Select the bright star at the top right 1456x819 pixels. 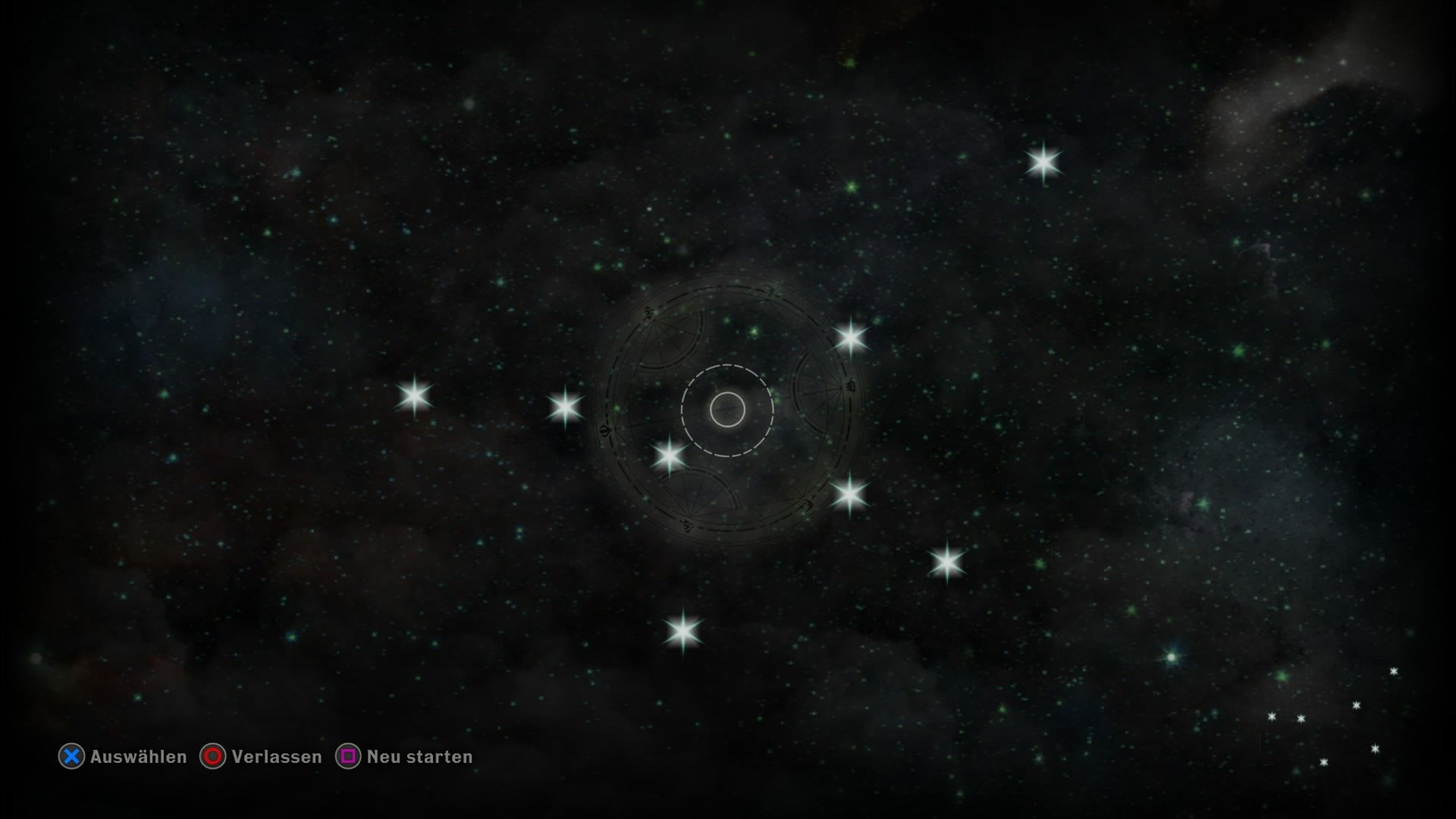1045,161
